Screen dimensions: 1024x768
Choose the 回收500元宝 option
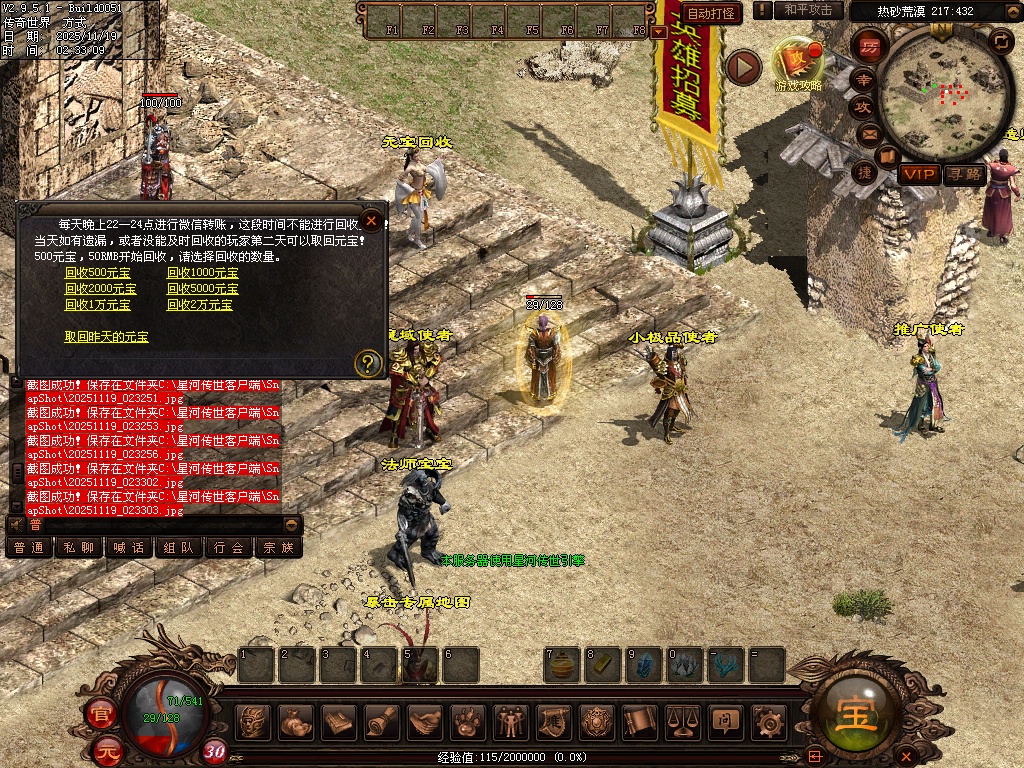97,273
